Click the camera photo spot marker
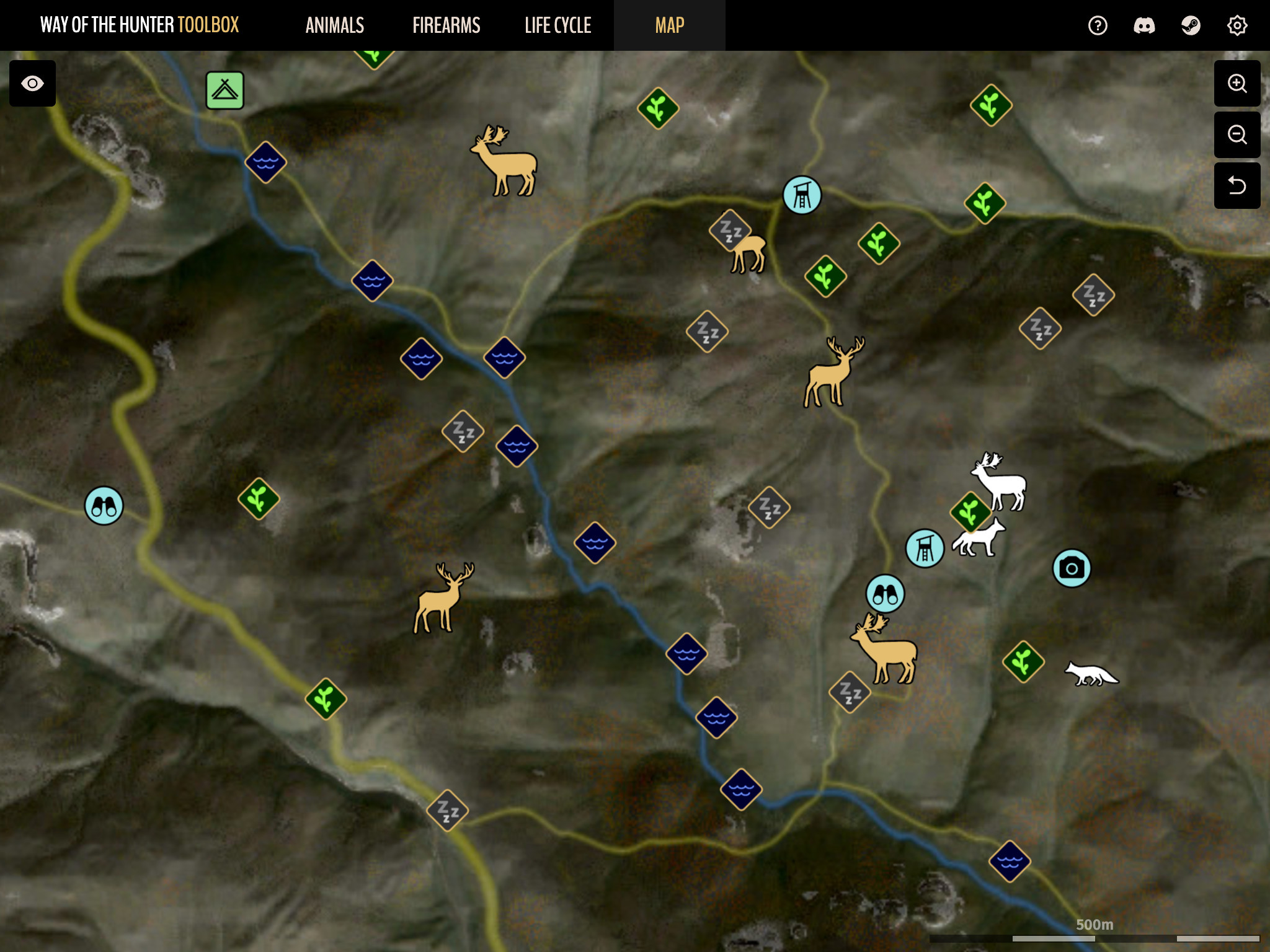The height and width of the screenshot is (952, 1270). [1072, 568]
